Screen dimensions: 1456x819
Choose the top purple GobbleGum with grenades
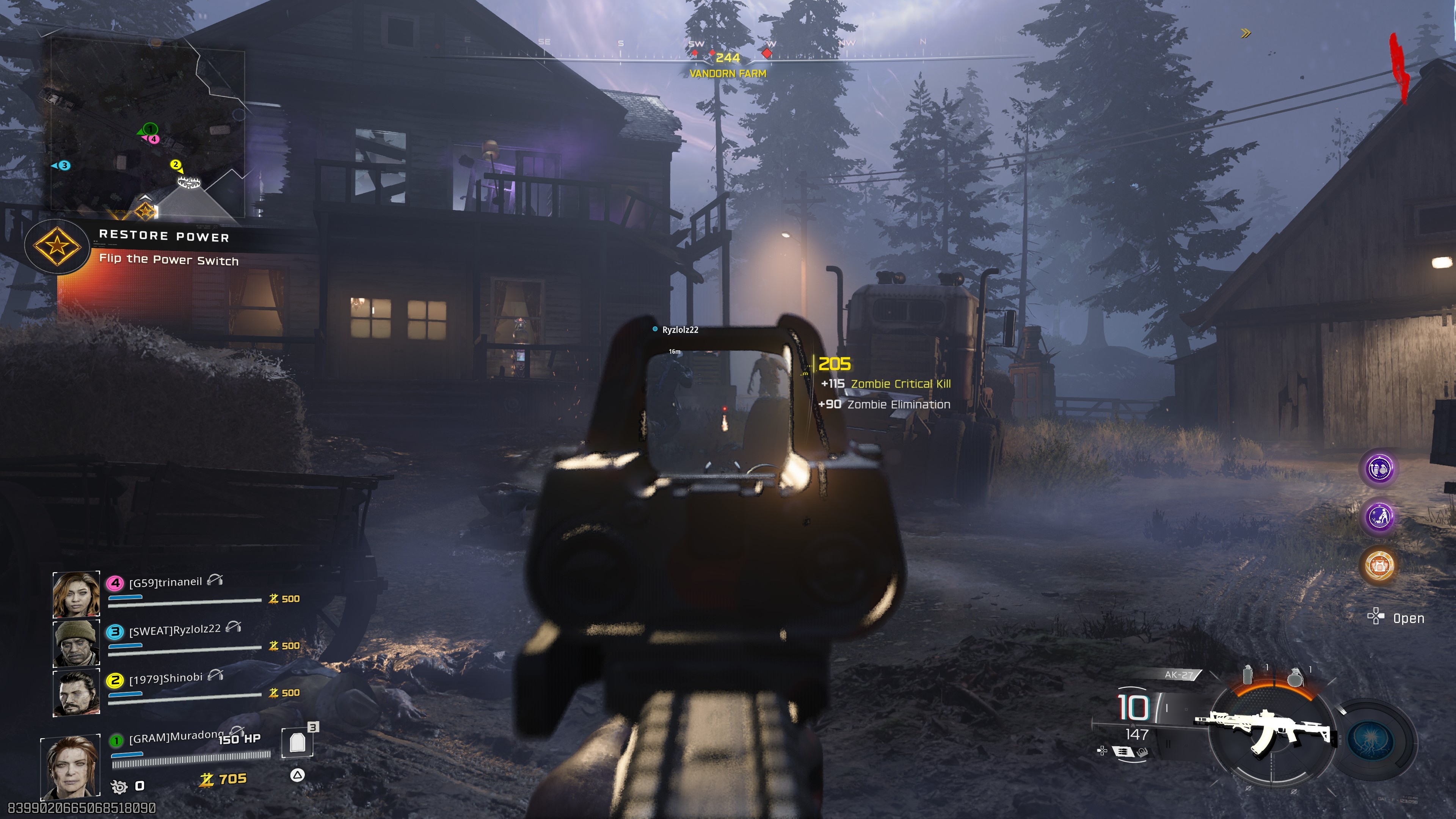(x=1379, y=468)
